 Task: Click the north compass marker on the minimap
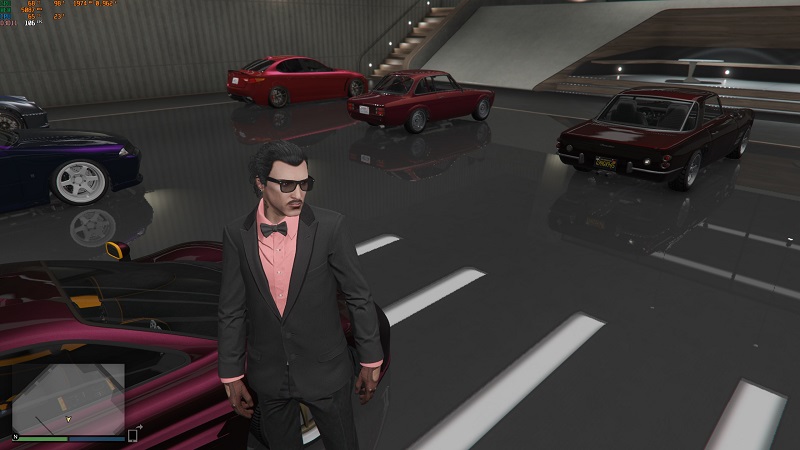[14, 437]
